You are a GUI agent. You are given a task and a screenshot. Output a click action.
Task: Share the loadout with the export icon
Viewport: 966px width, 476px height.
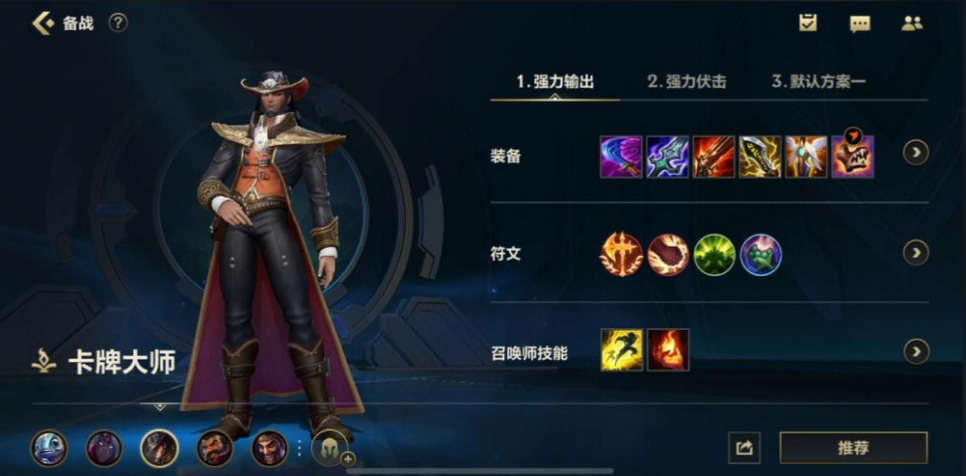coord(744,447)
